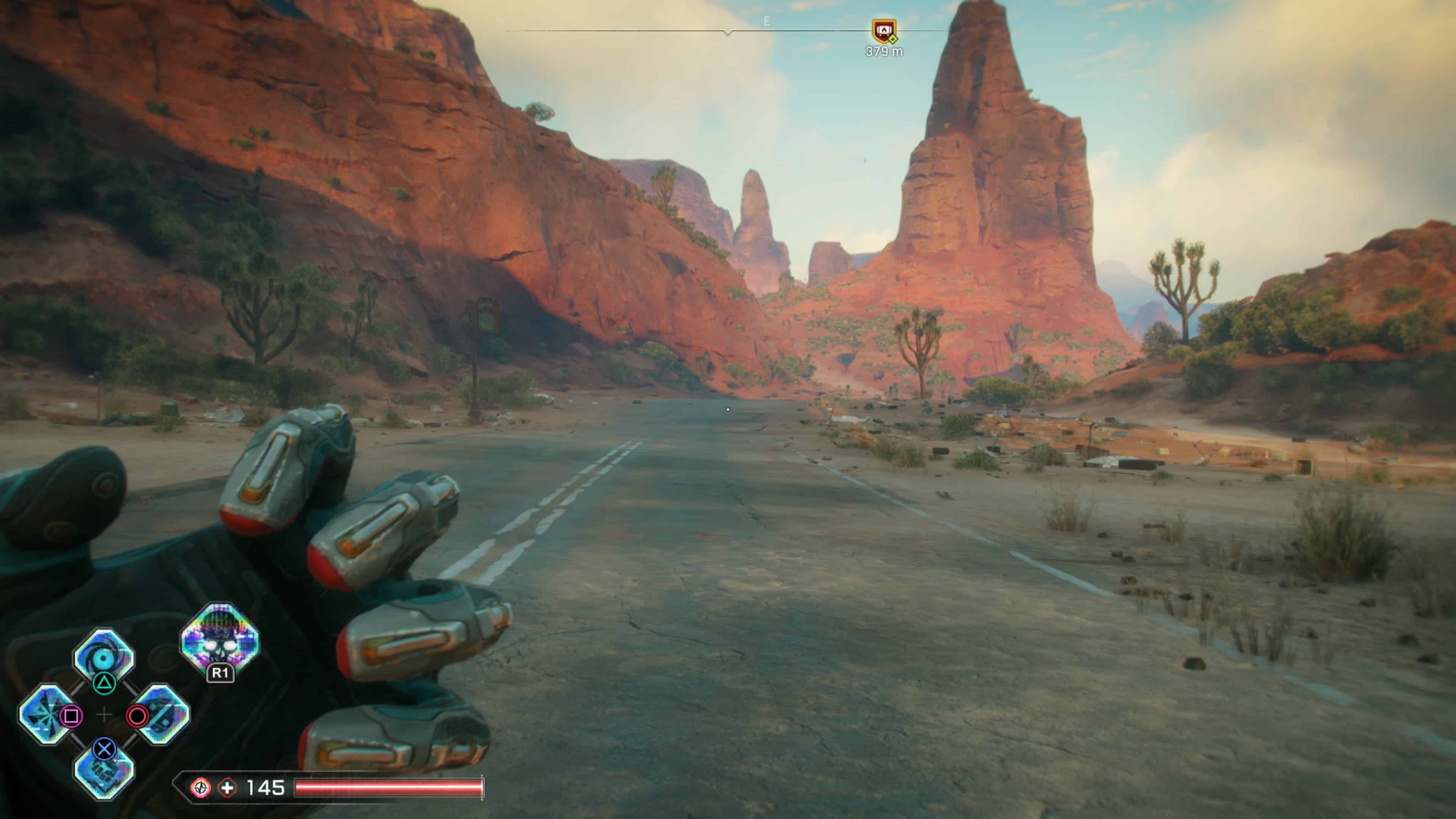Screen dimensions: 1456x819
Task: Click the round red icon beside health
Action: [x=200, y=788]
